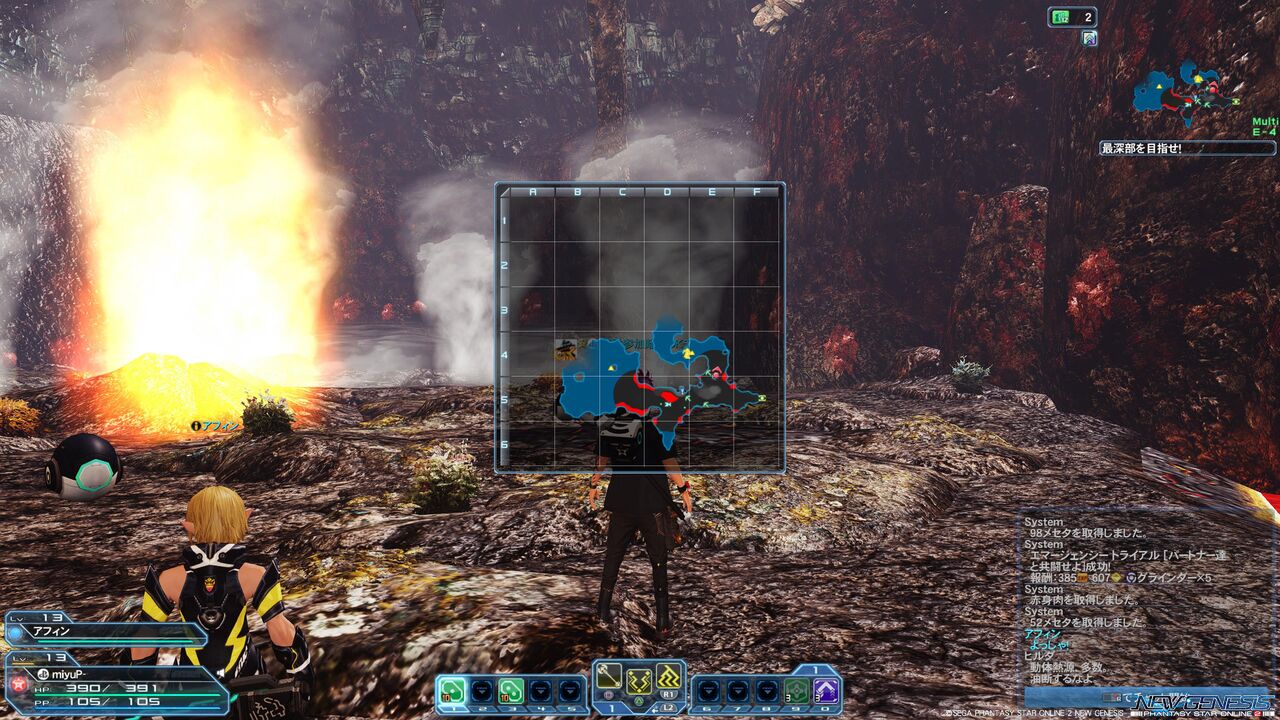Click the lightning technique icon above the weapon palette

639,681
